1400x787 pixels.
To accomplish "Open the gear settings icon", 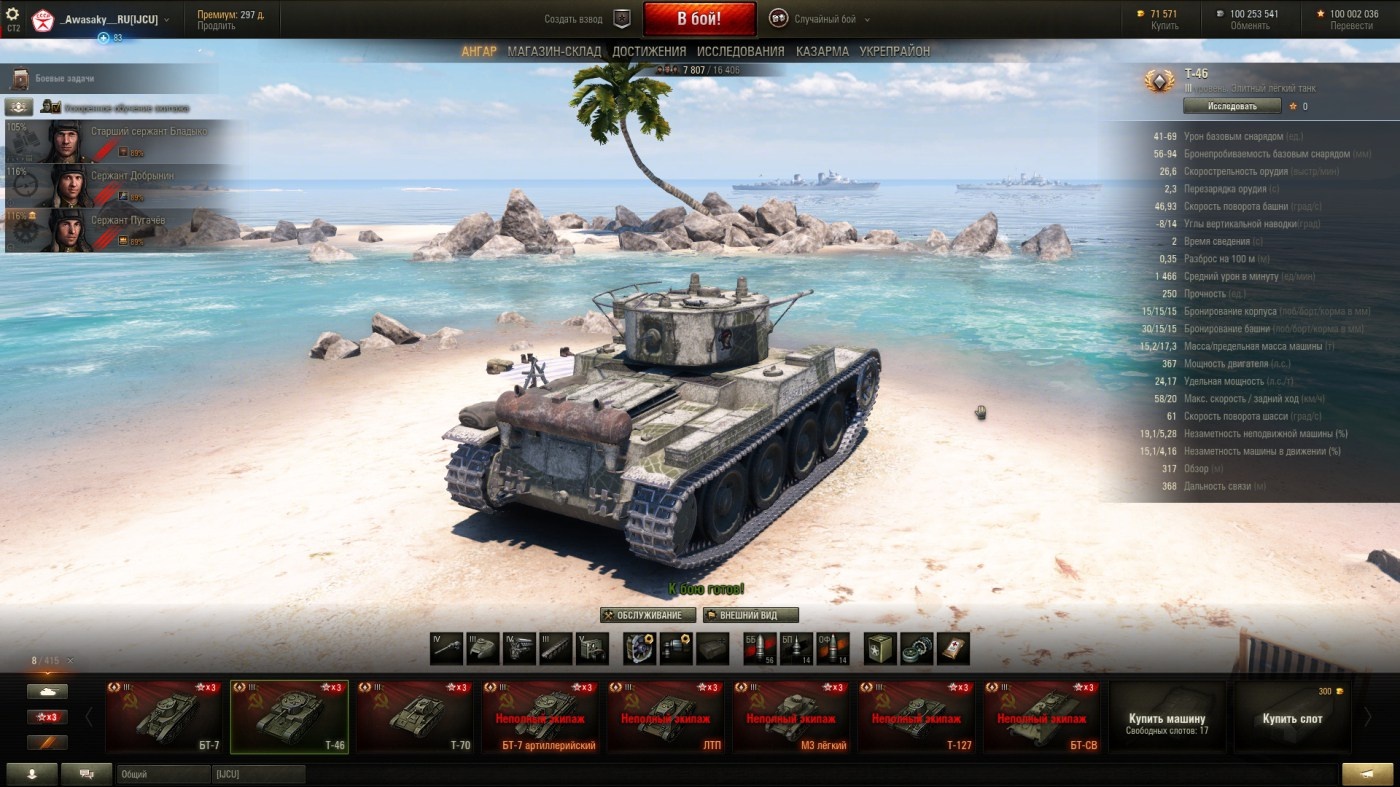I will [13, 13].
